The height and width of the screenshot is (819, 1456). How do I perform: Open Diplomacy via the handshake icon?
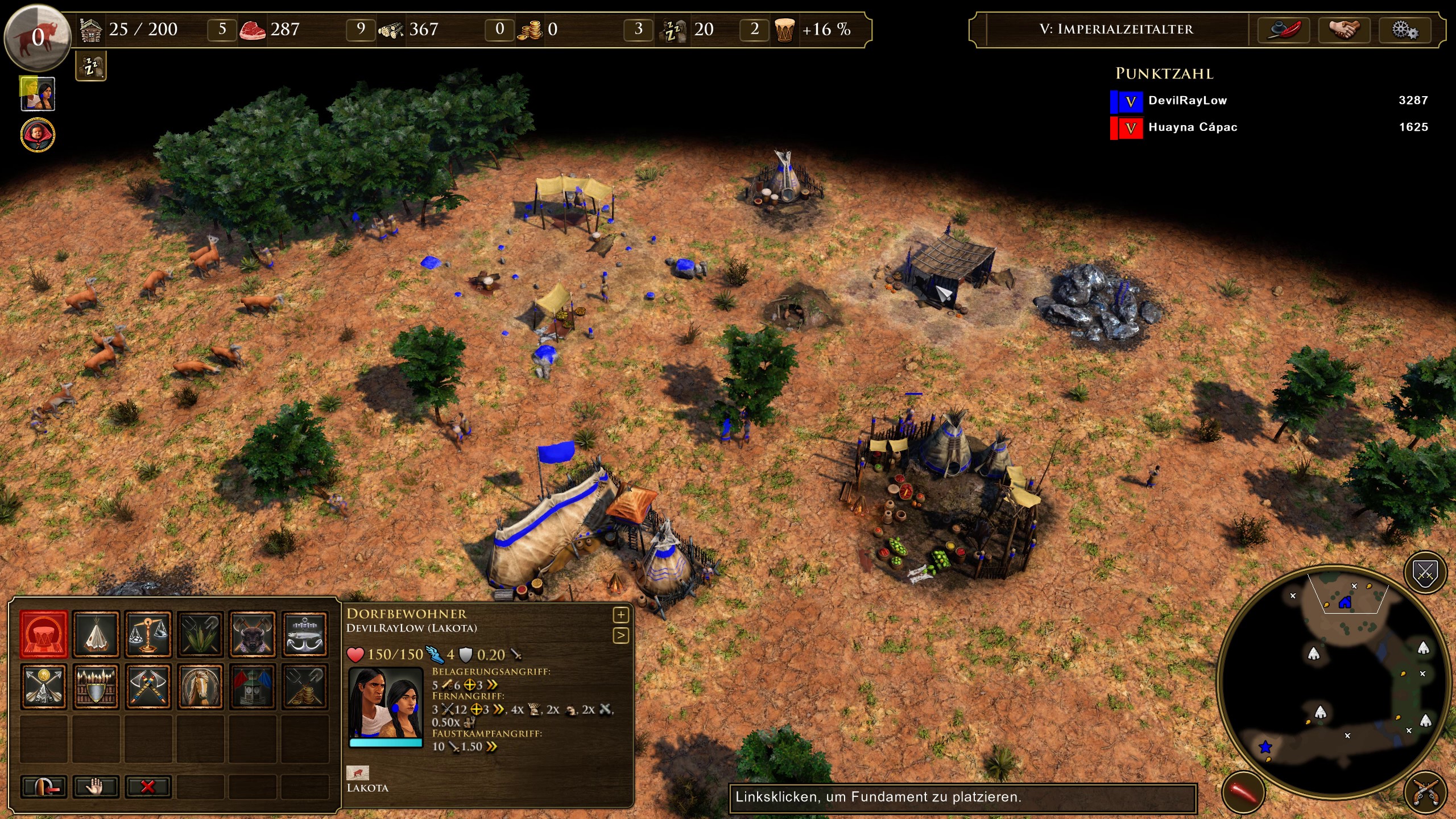pyautogui.click(x=1345, y=30)
